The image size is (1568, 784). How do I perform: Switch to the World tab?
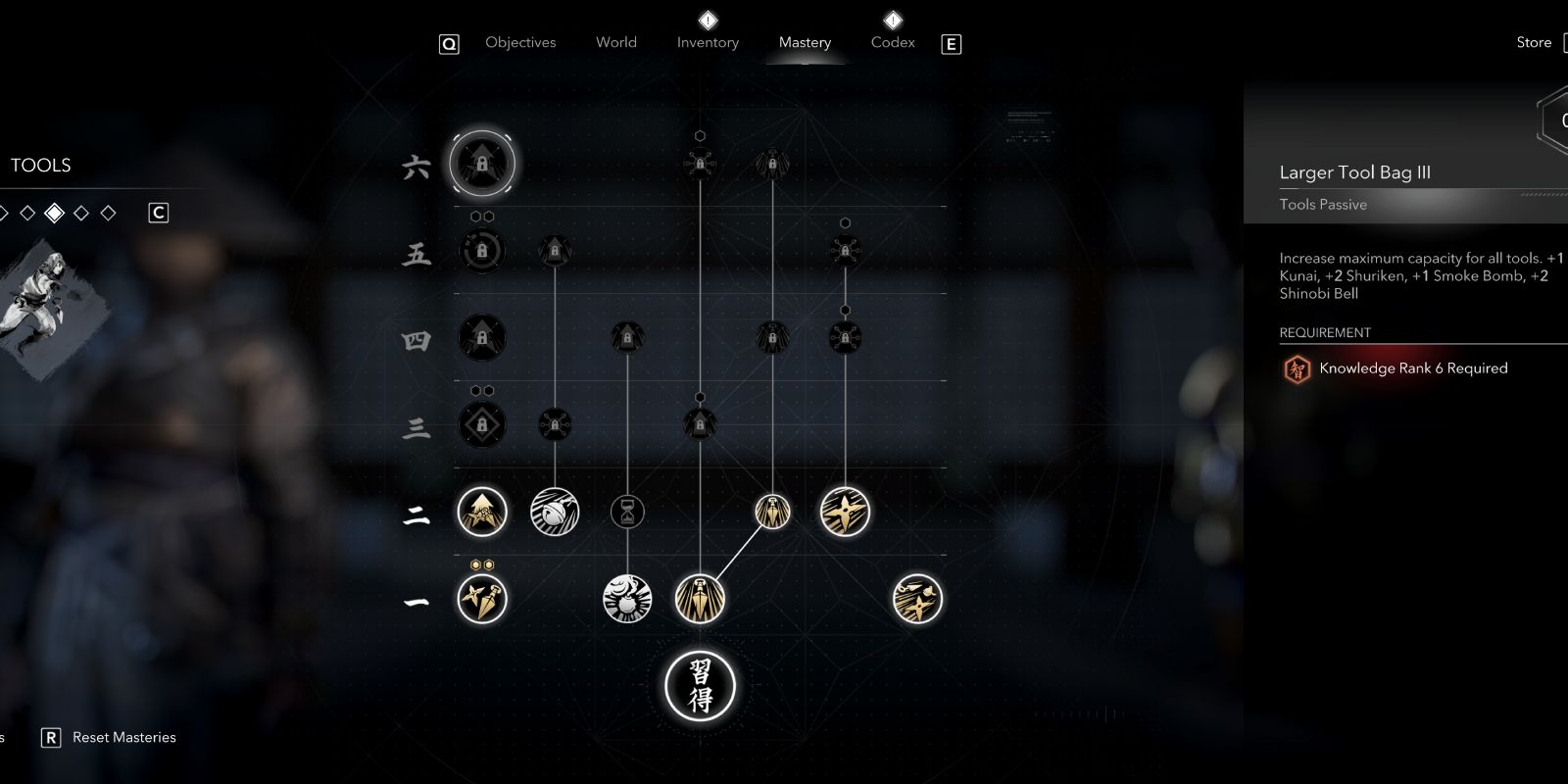click(615, 43)
